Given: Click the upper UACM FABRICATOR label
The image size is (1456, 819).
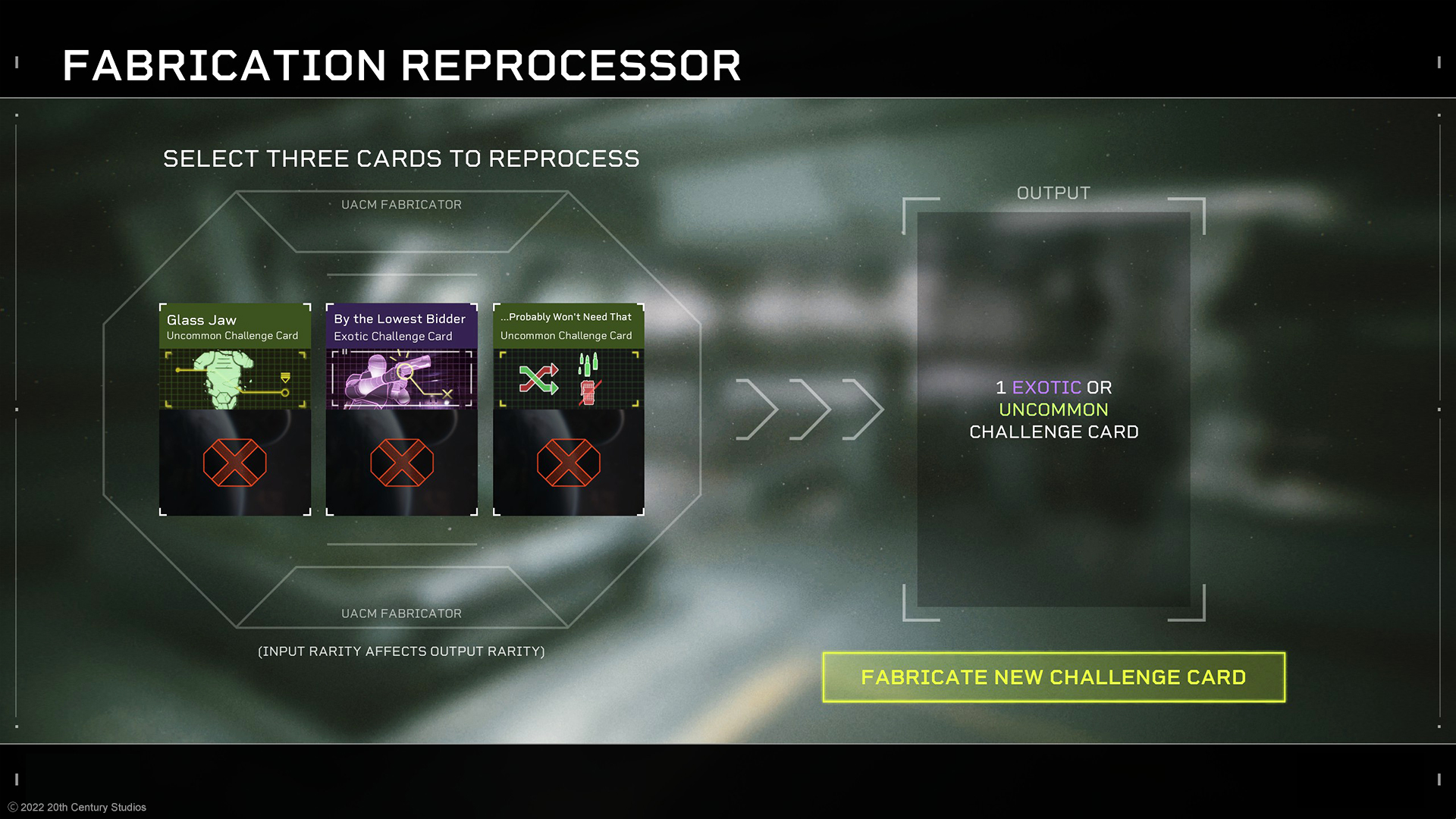Looking at the screenshot, I should (x=402, y=204).
